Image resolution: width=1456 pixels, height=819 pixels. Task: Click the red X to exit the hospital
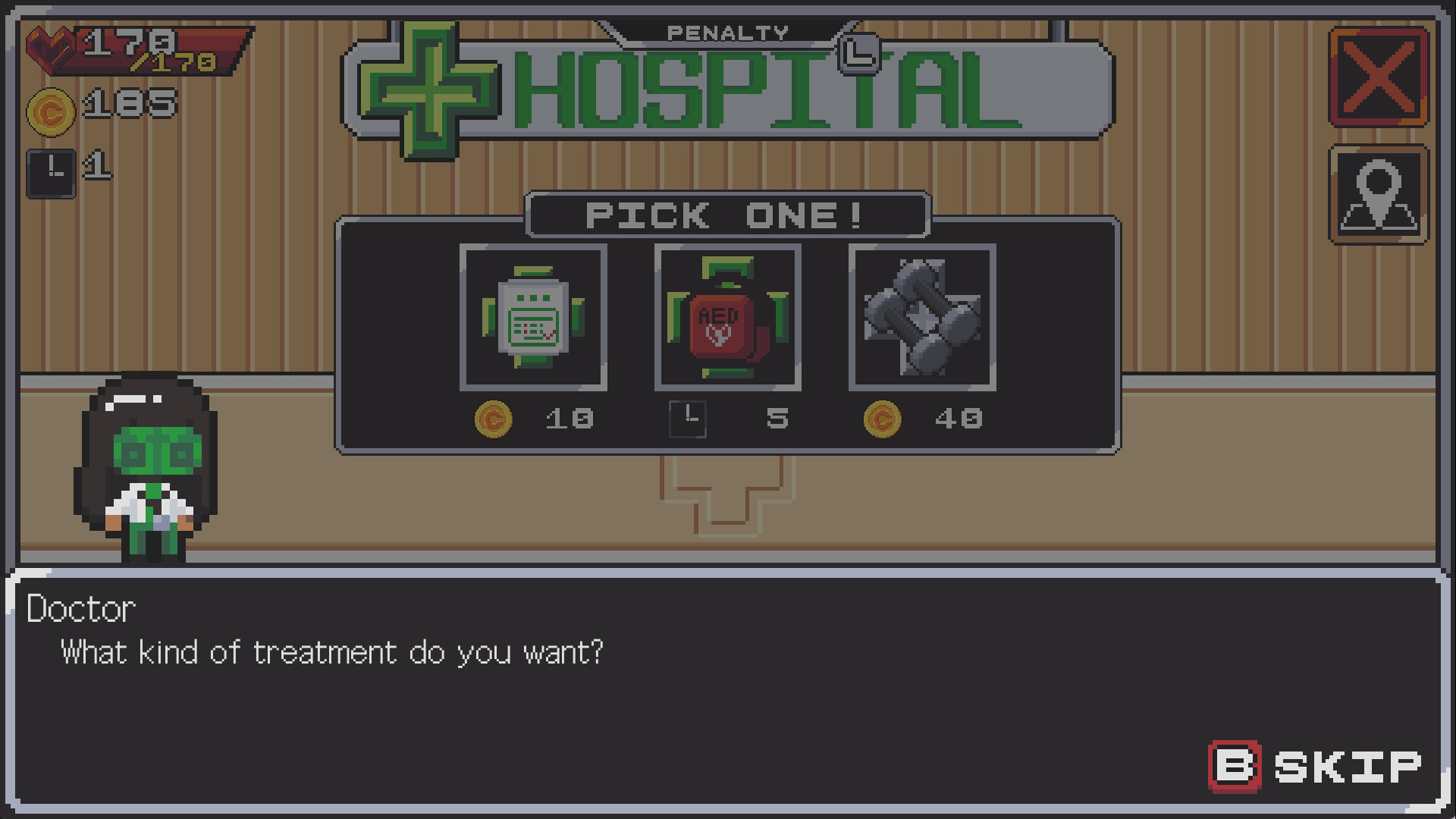coord(1379,76)
